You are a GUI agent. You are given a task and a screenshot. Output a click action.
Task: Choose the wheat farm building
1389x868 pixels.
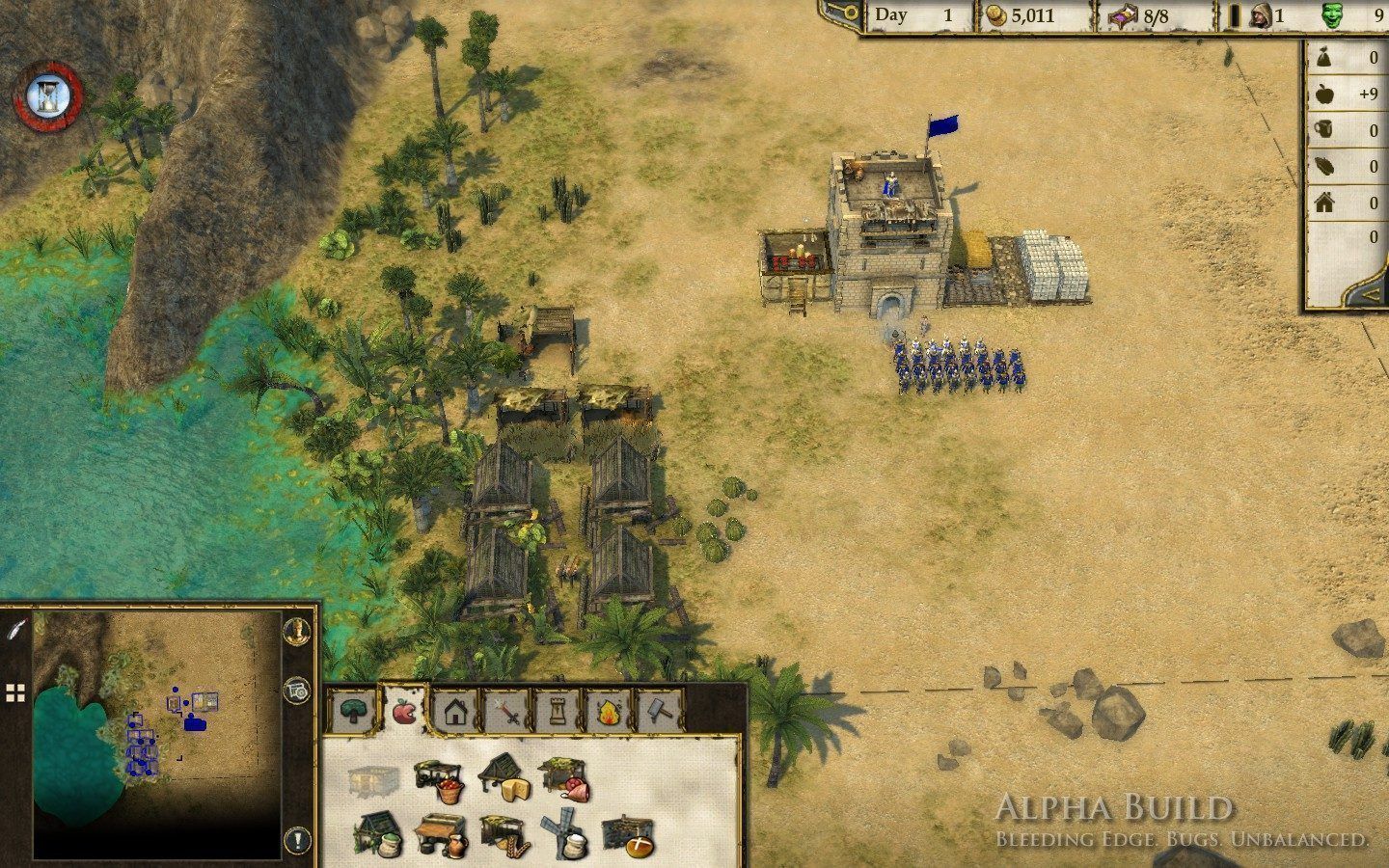click(x=504, y=837)
